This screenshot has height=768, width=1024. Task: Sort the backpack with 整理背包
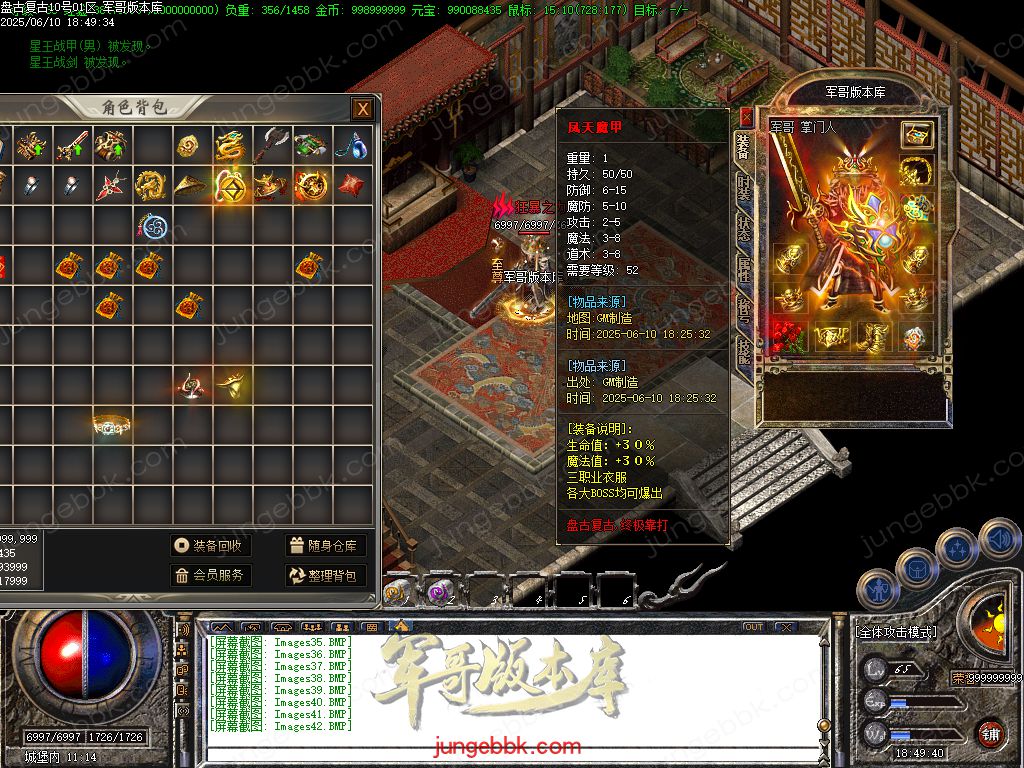[x=325, y=575]
